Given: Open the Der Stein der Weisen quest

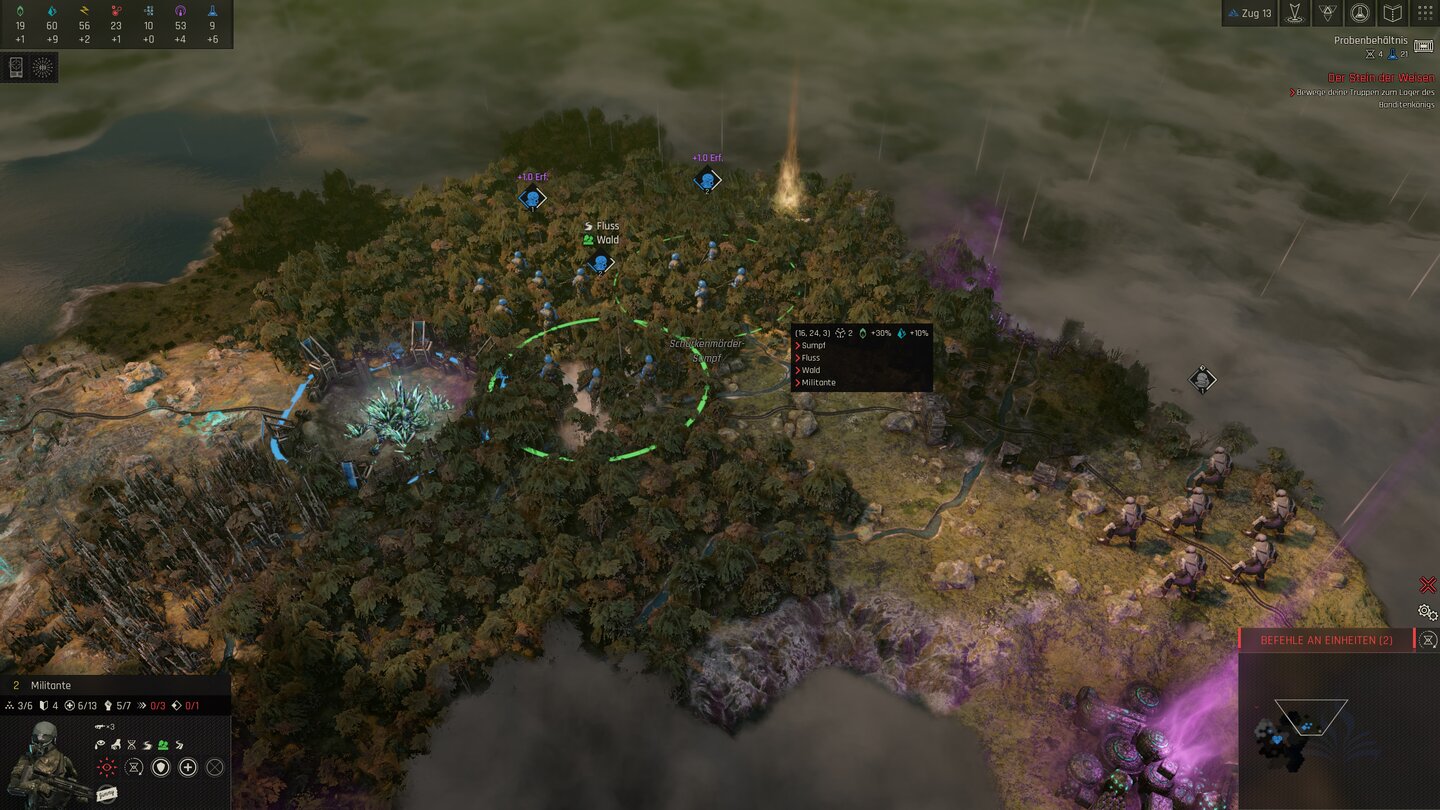Looking at the screenshot, I should point(1381,78).
